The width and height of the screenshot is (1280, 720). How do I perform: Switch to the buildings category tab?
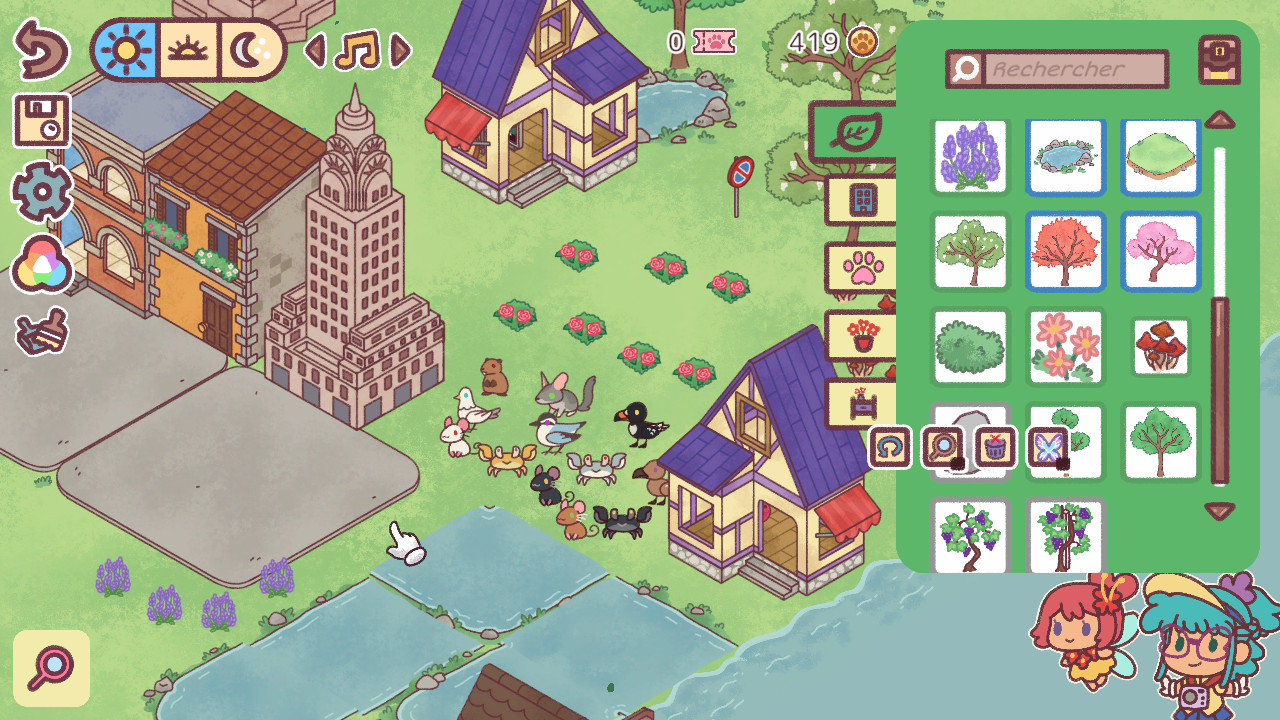point(860,200)
